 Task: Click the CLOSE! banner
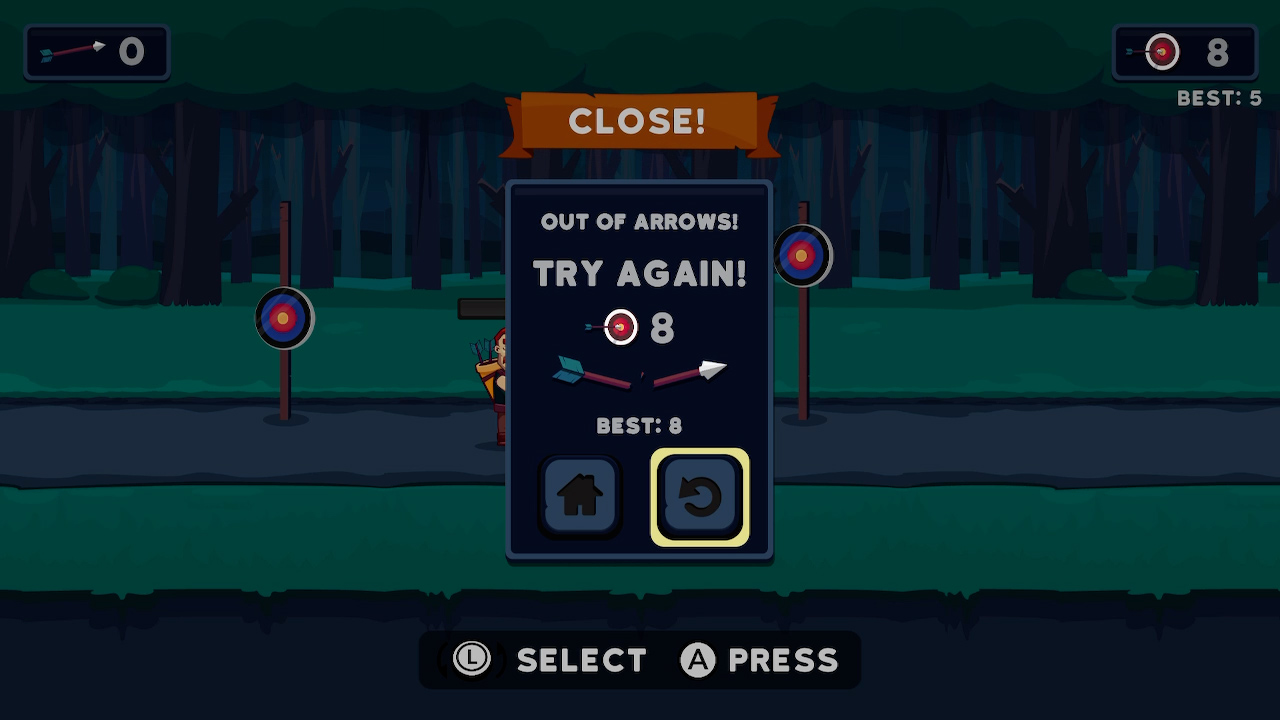(639, 121)
